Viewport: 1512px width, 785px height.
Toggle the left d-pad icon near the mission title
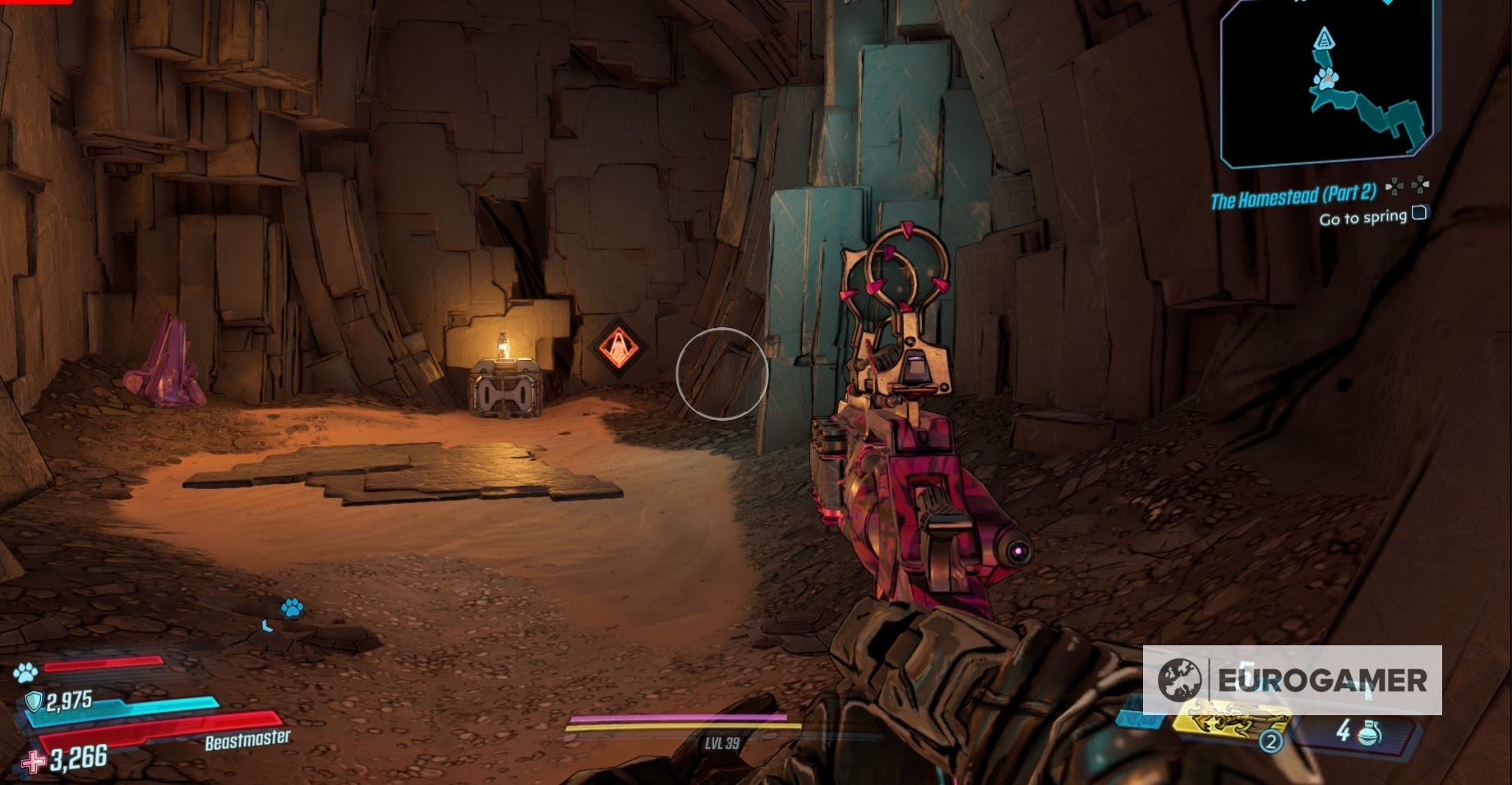tap(1394, 187)
